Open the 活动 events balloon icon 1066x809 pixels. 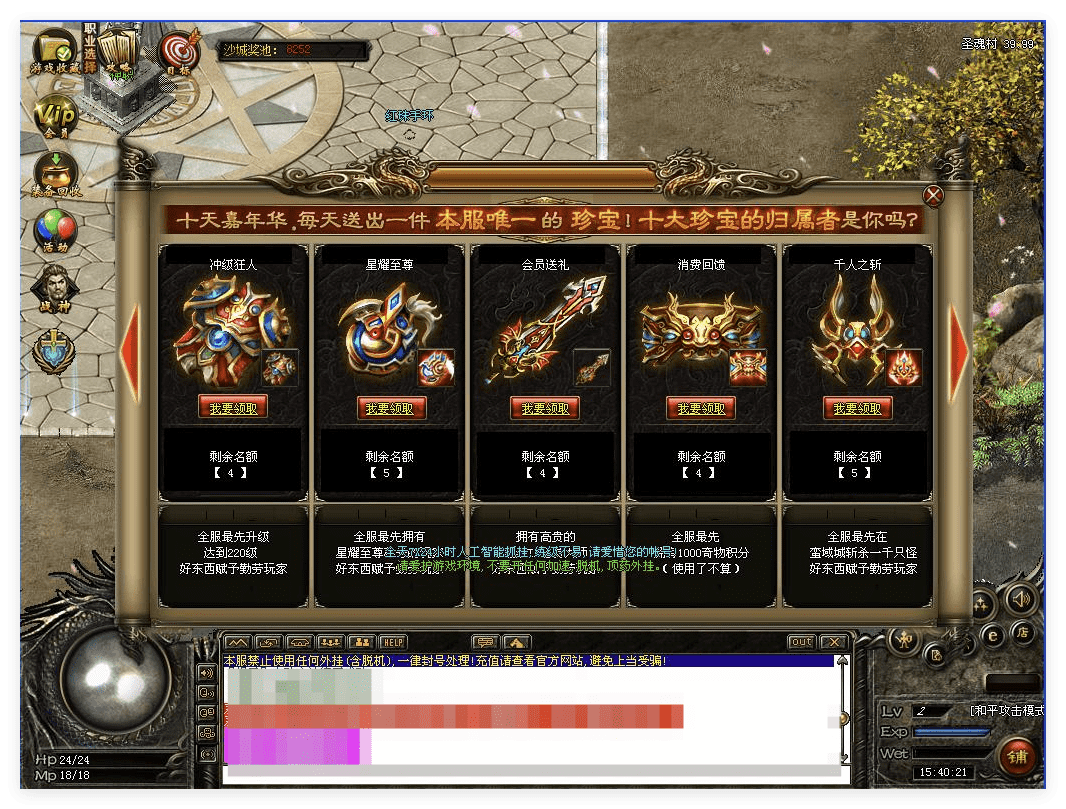click(56, 231)
